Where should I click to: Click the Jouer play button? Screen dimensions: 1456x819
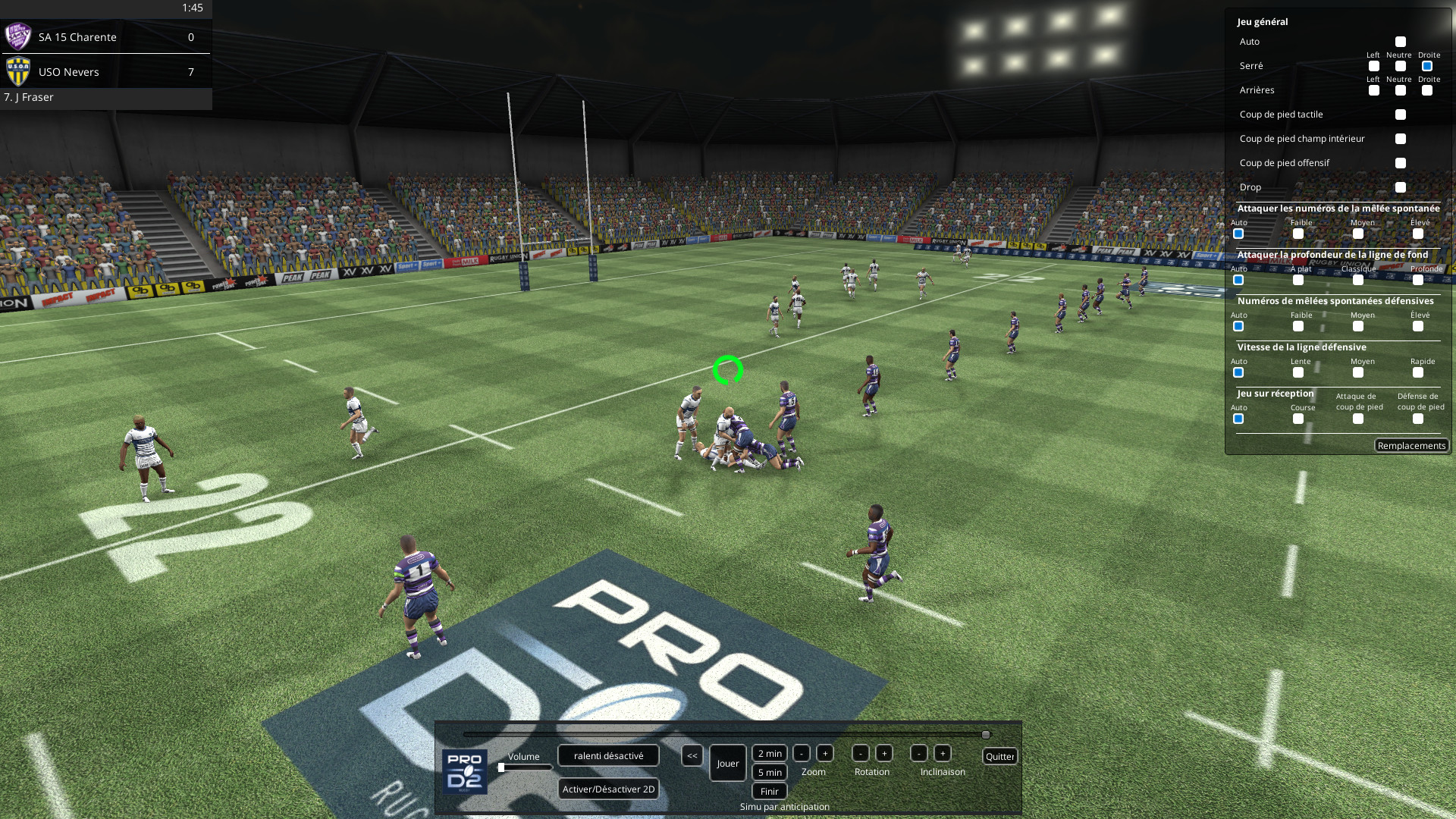pyautogui.click(x=727, y=764)
